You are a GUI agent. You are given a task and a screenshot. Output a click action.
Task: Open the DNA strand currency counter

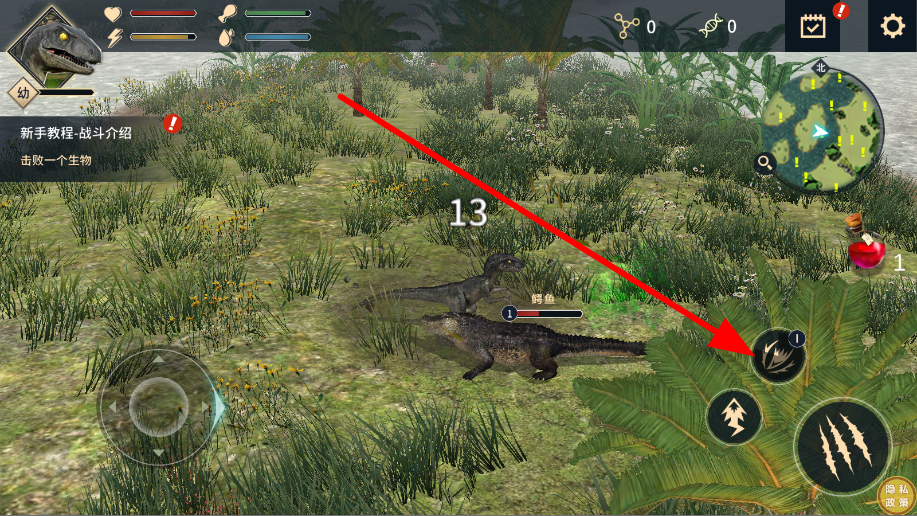pos(719,26)
